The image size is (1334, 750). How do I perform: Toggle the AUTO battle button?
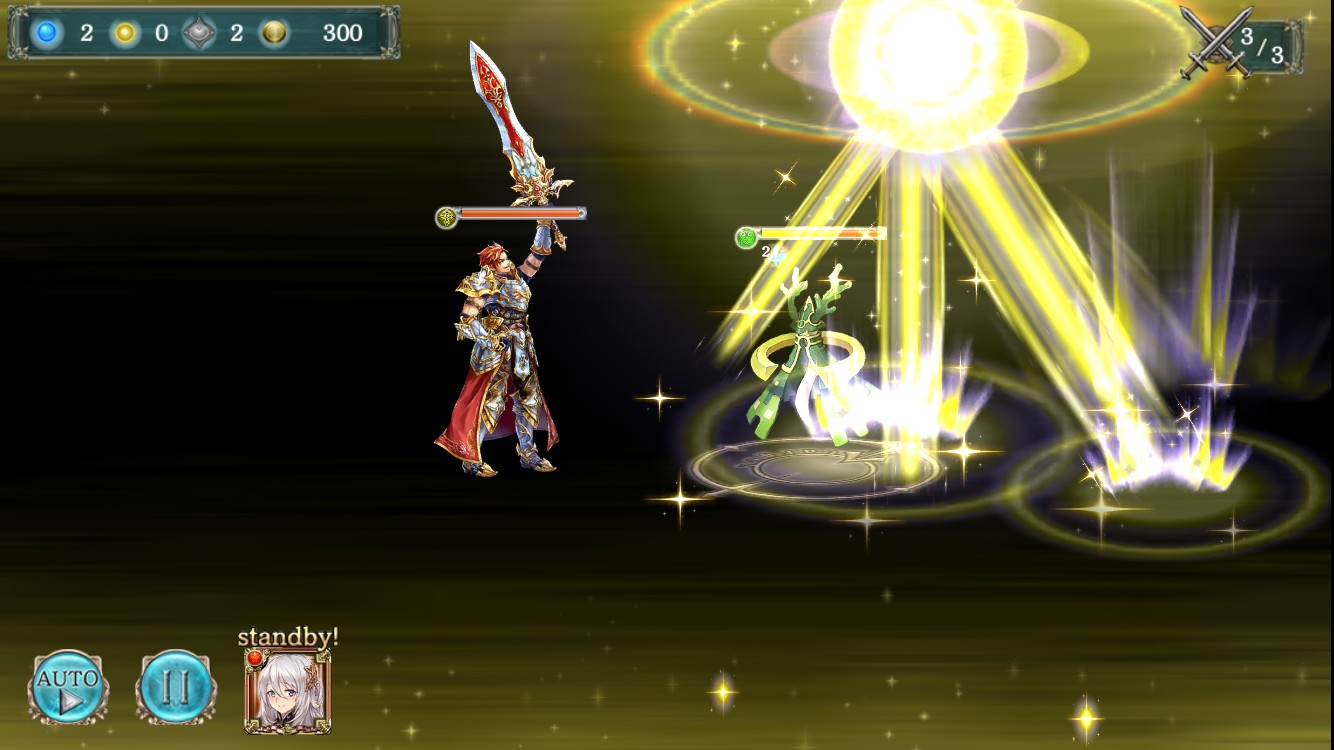[x=68, y=687]
